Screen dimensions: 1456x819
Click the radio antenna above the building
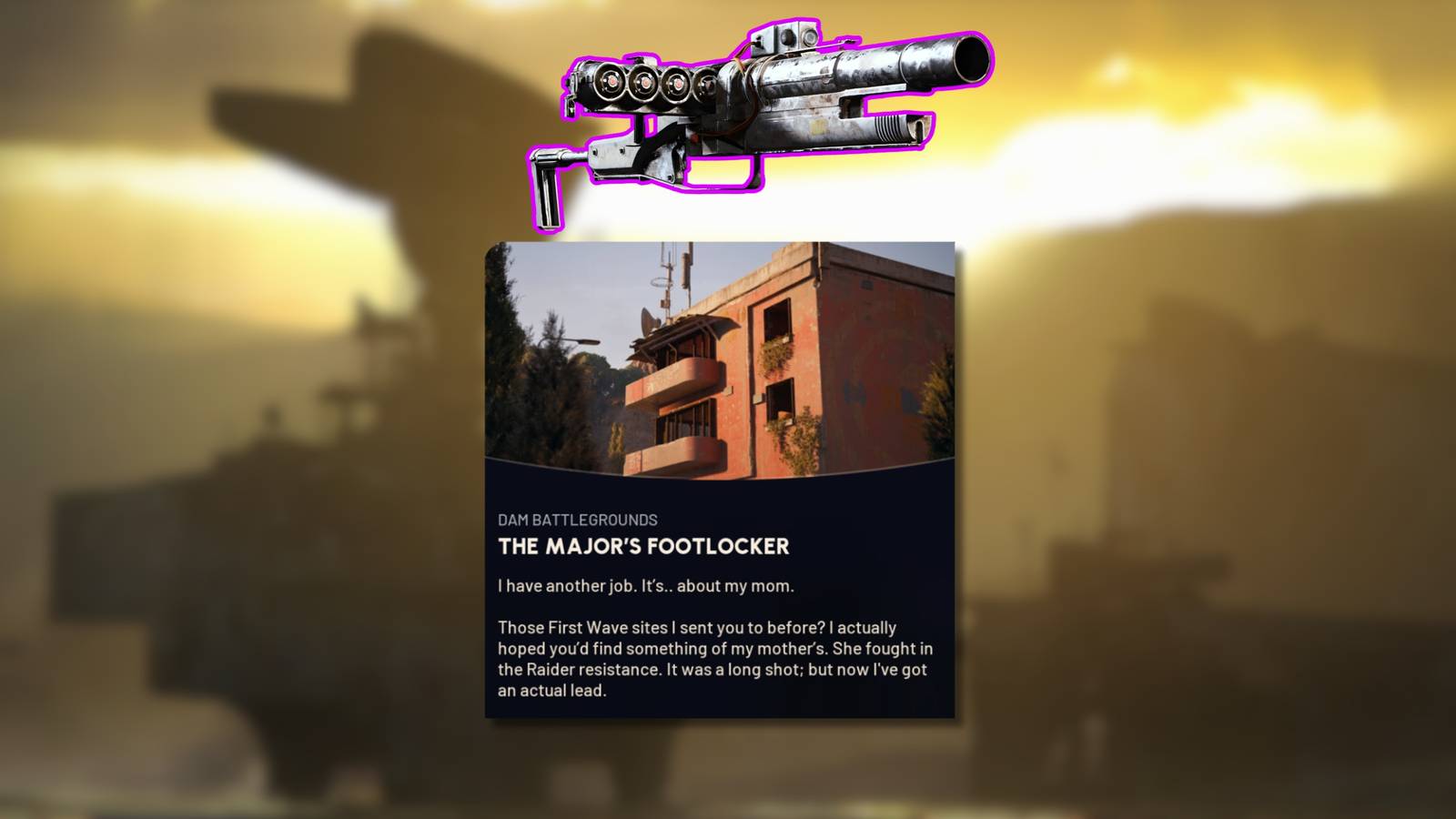click(669, 268)
